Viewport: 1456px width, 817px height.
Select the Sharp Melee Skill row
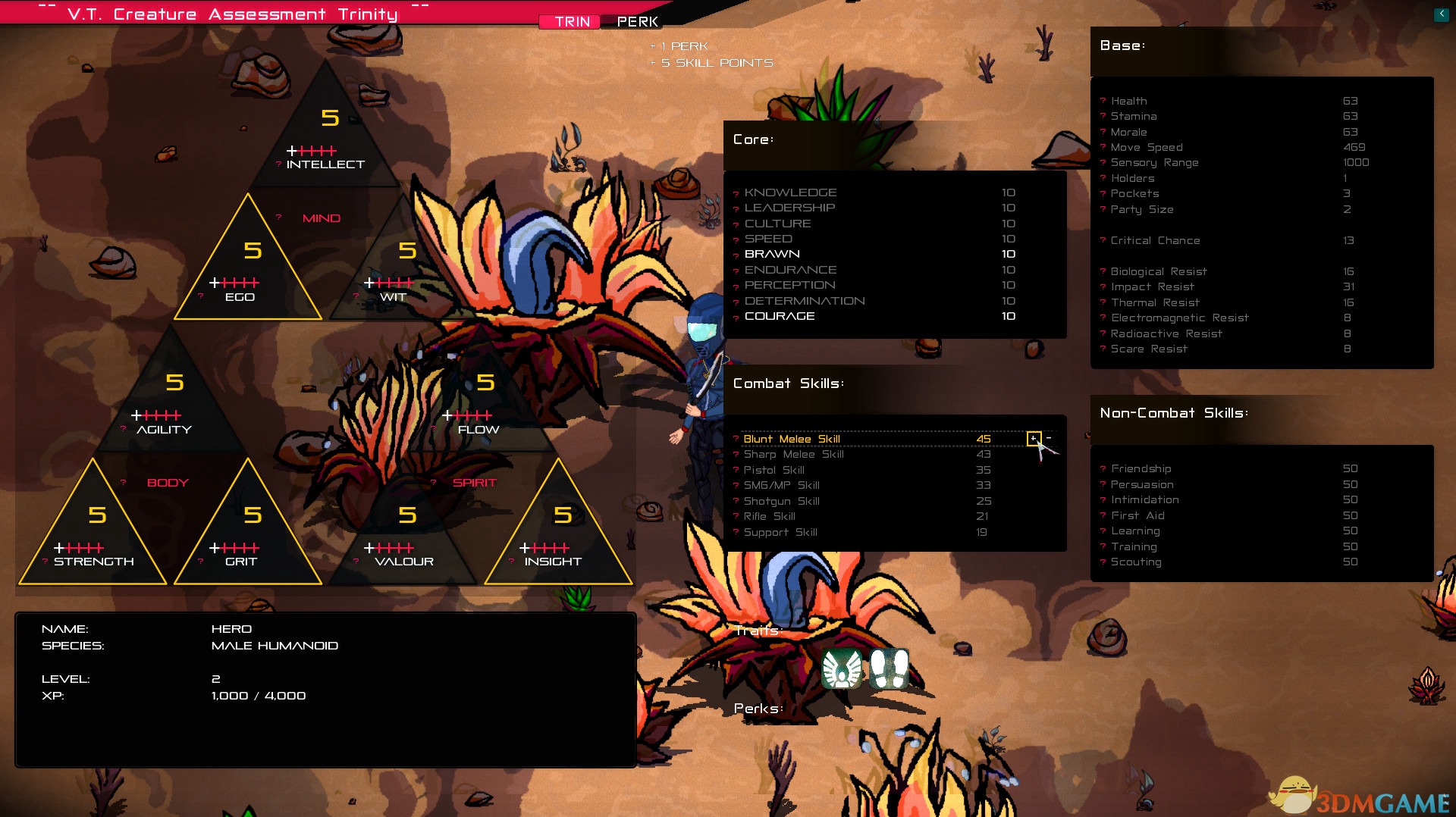[793, 454]
